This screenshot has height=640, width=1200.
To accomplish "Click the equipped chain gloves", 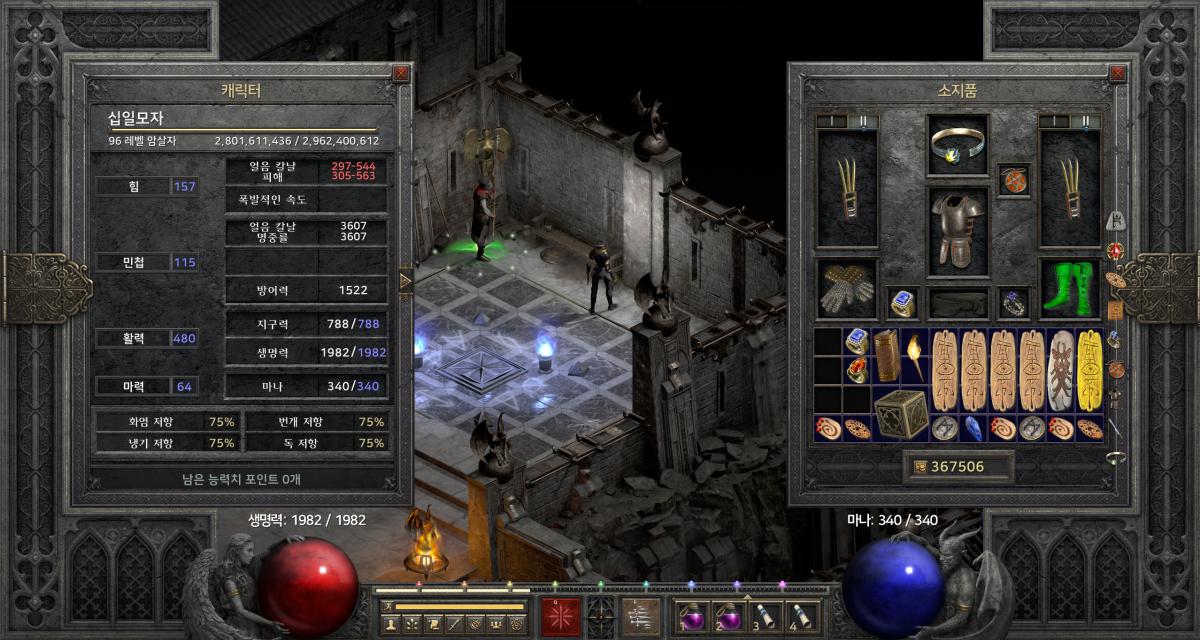I will [847, 289].
